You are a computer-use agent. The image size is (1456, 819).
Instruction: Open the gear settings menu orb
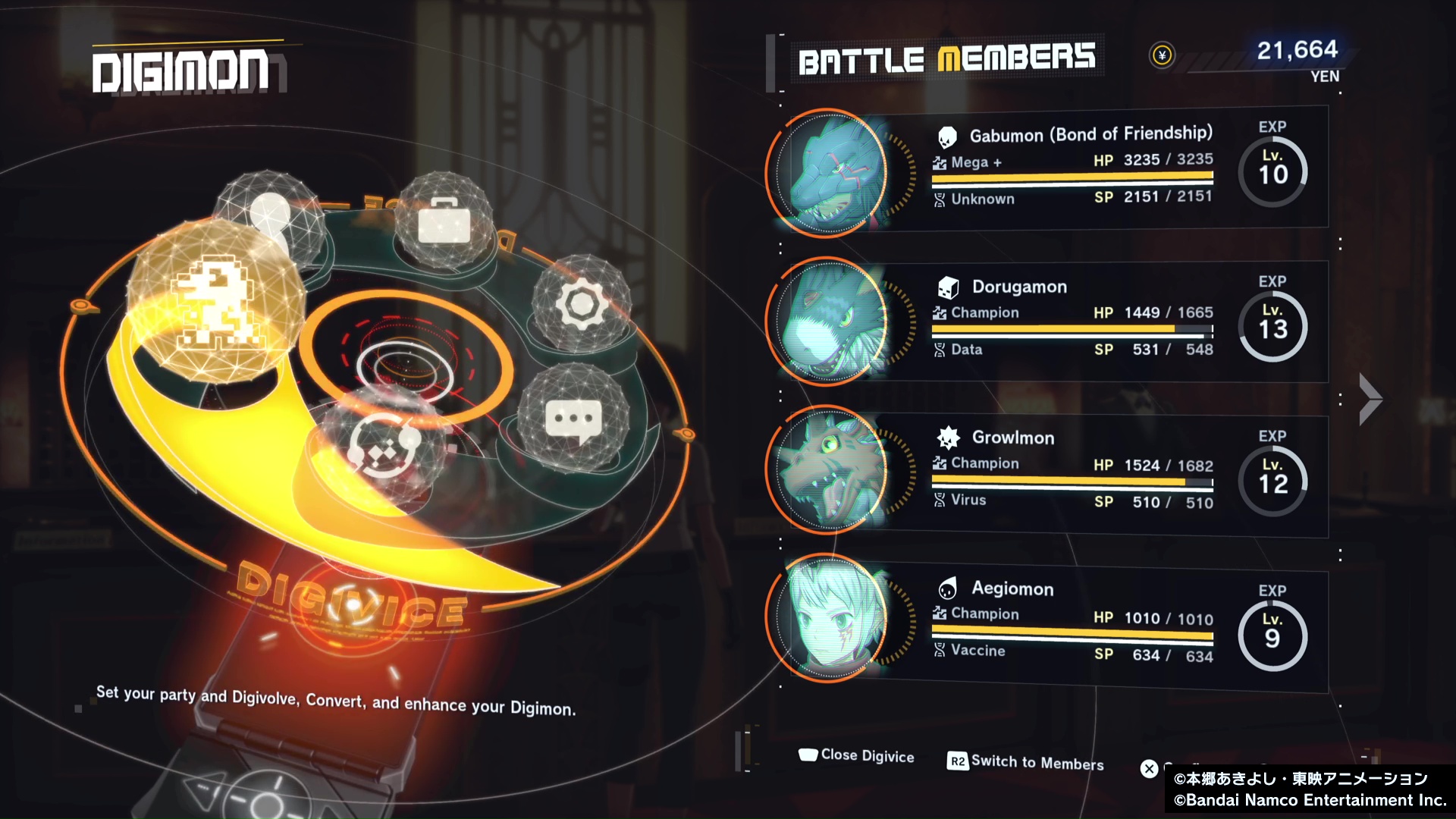point(582,305)
